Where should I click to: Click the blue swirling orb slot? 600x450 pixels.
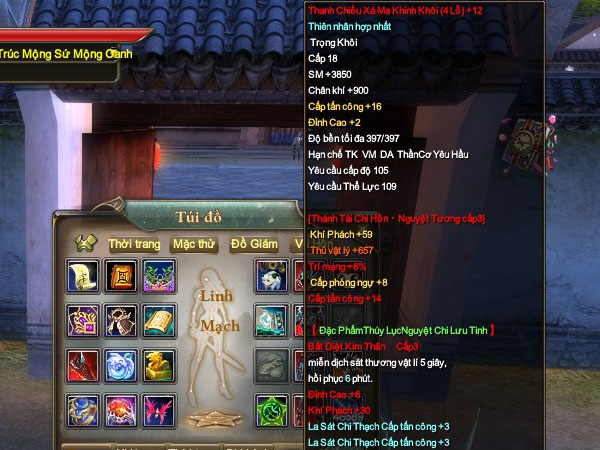[121, 365]
